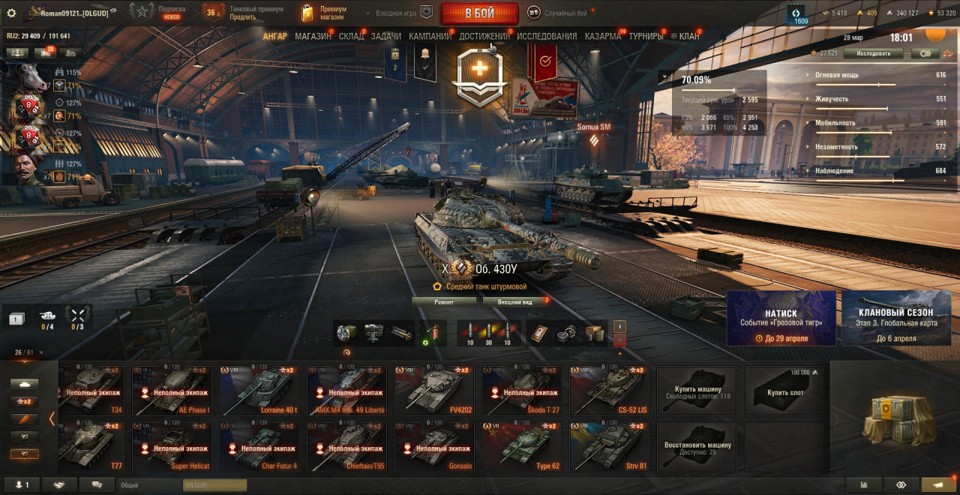960x495 pixels.
Task: Click the Купить слот tile
Action: click(784, 390)
